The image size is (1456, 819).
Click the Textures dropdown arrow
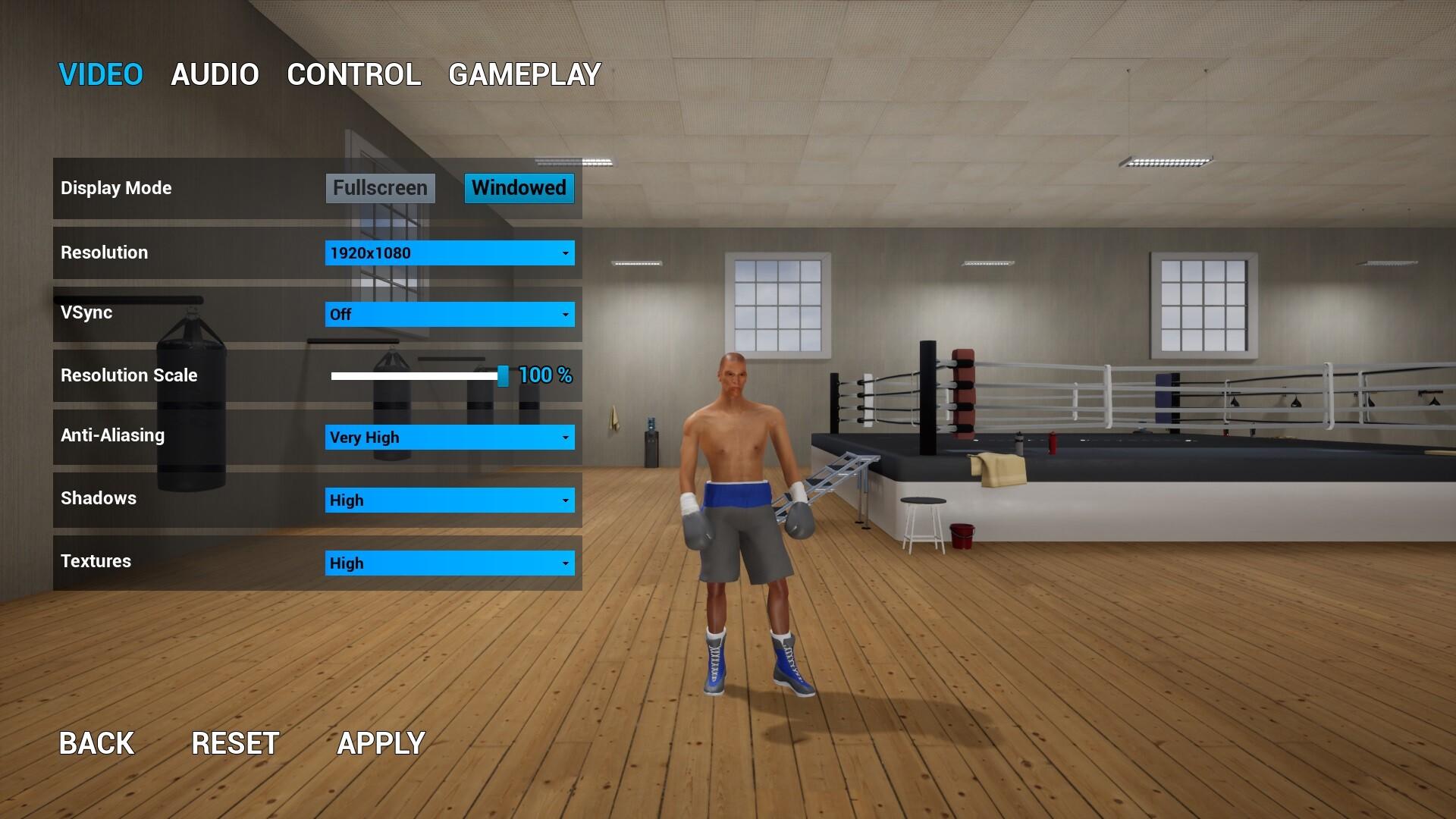[x=564, y=563]
